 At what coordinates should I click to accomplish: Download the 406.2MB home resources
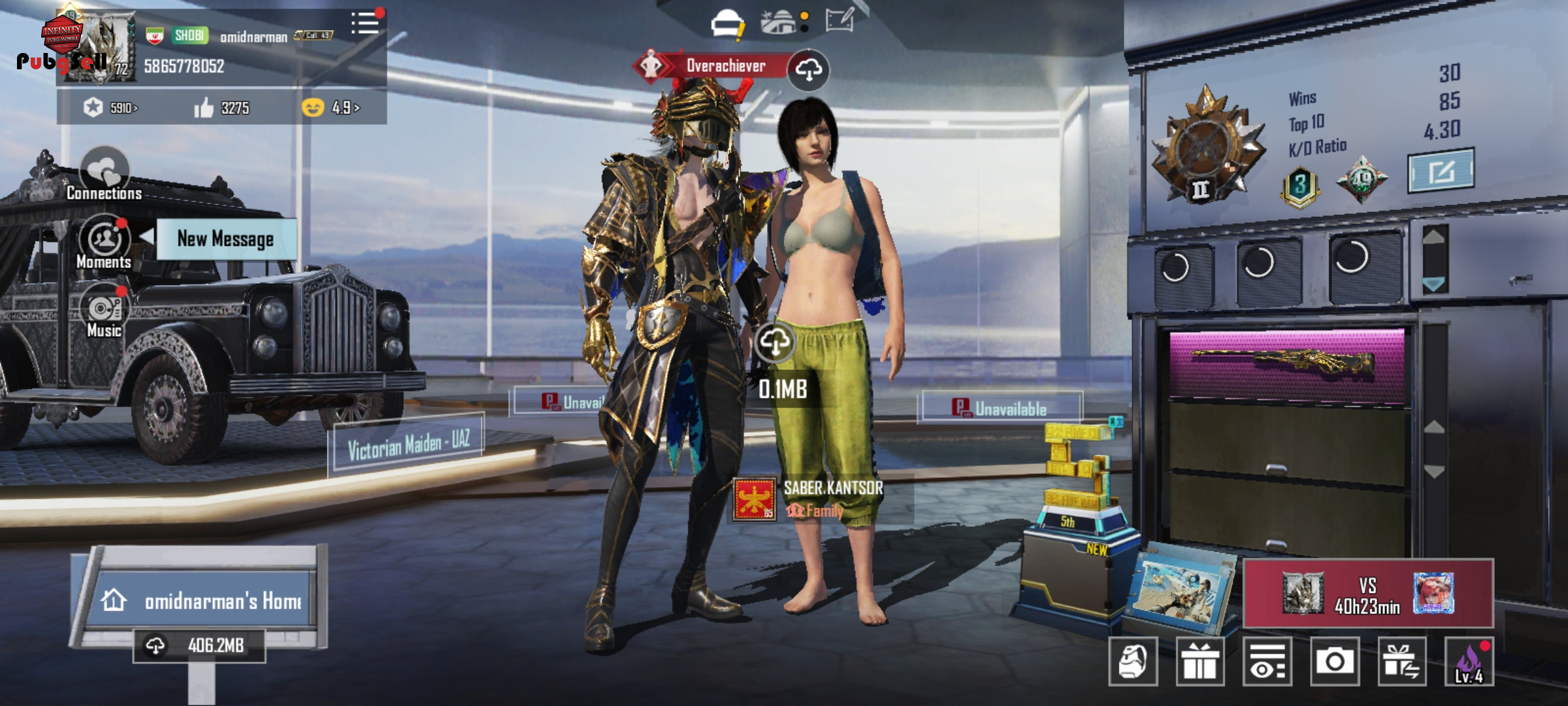pyautogui.click(x=199, y=646)
